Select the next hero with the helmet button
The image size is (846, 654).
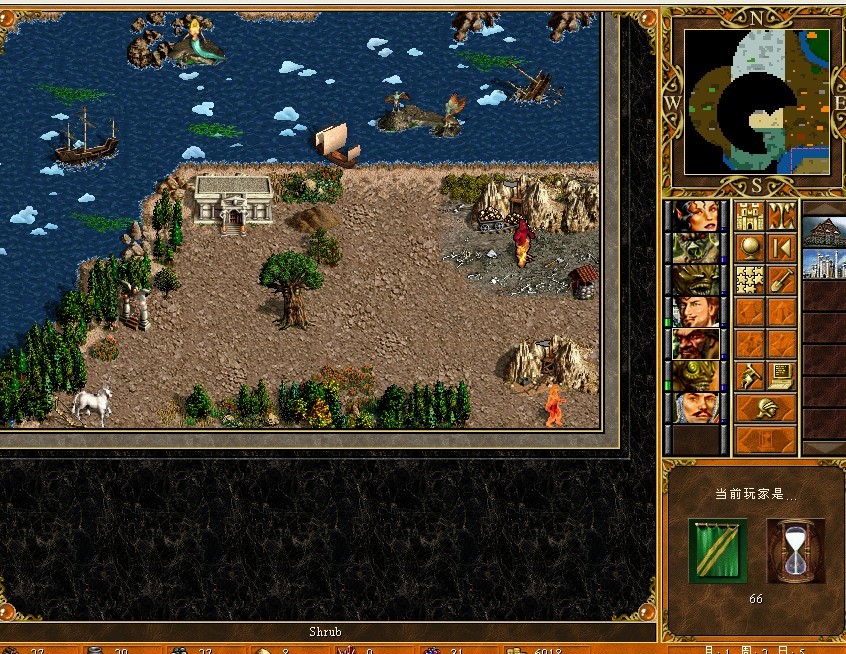766,408
